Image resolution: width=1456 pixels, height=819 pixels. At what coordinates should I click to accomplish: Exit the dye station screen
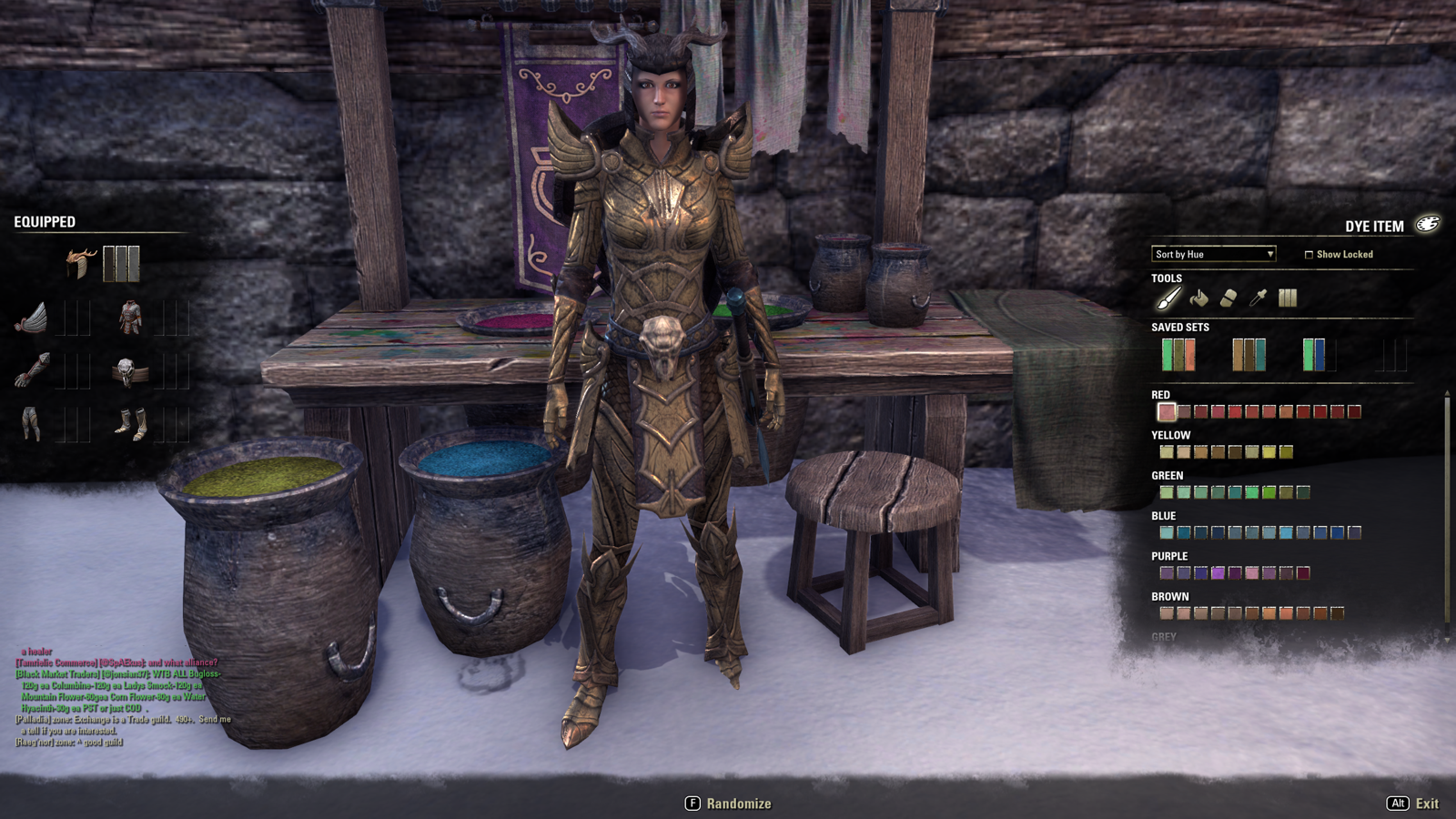click(1413, 804)
